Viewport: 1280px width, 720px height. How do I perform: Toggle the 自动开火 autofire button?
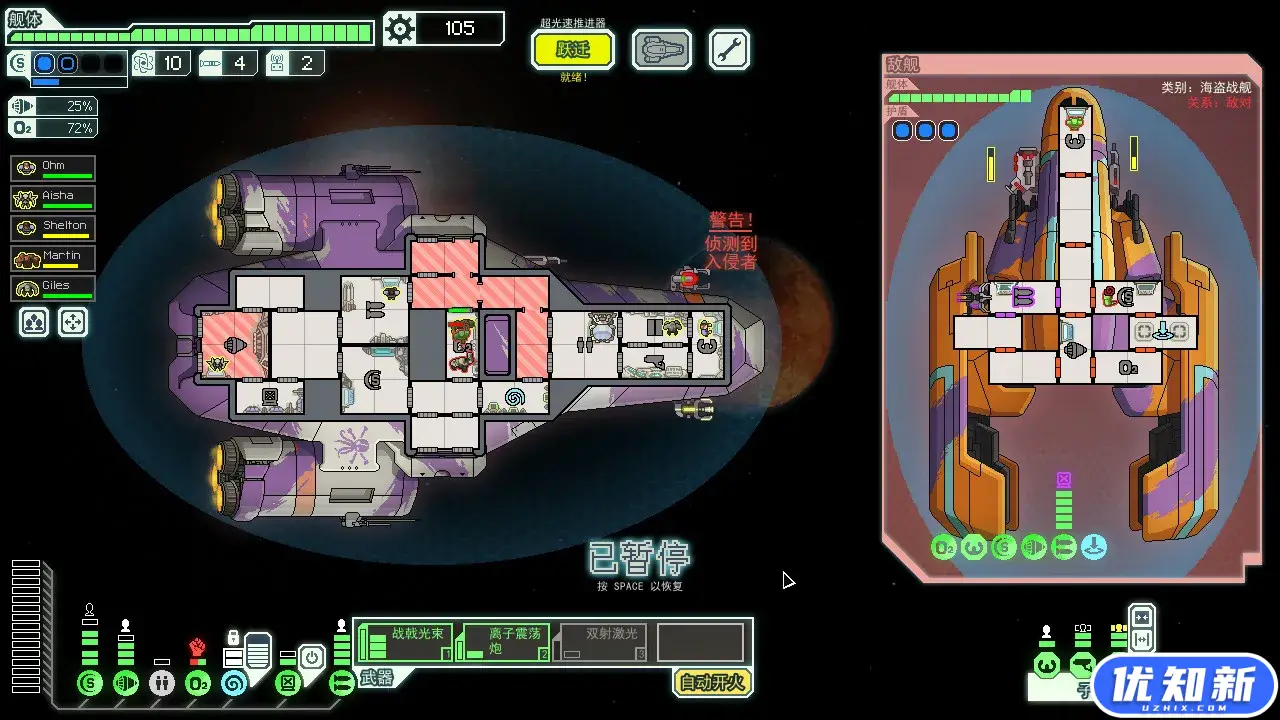[x=711, y=683]
